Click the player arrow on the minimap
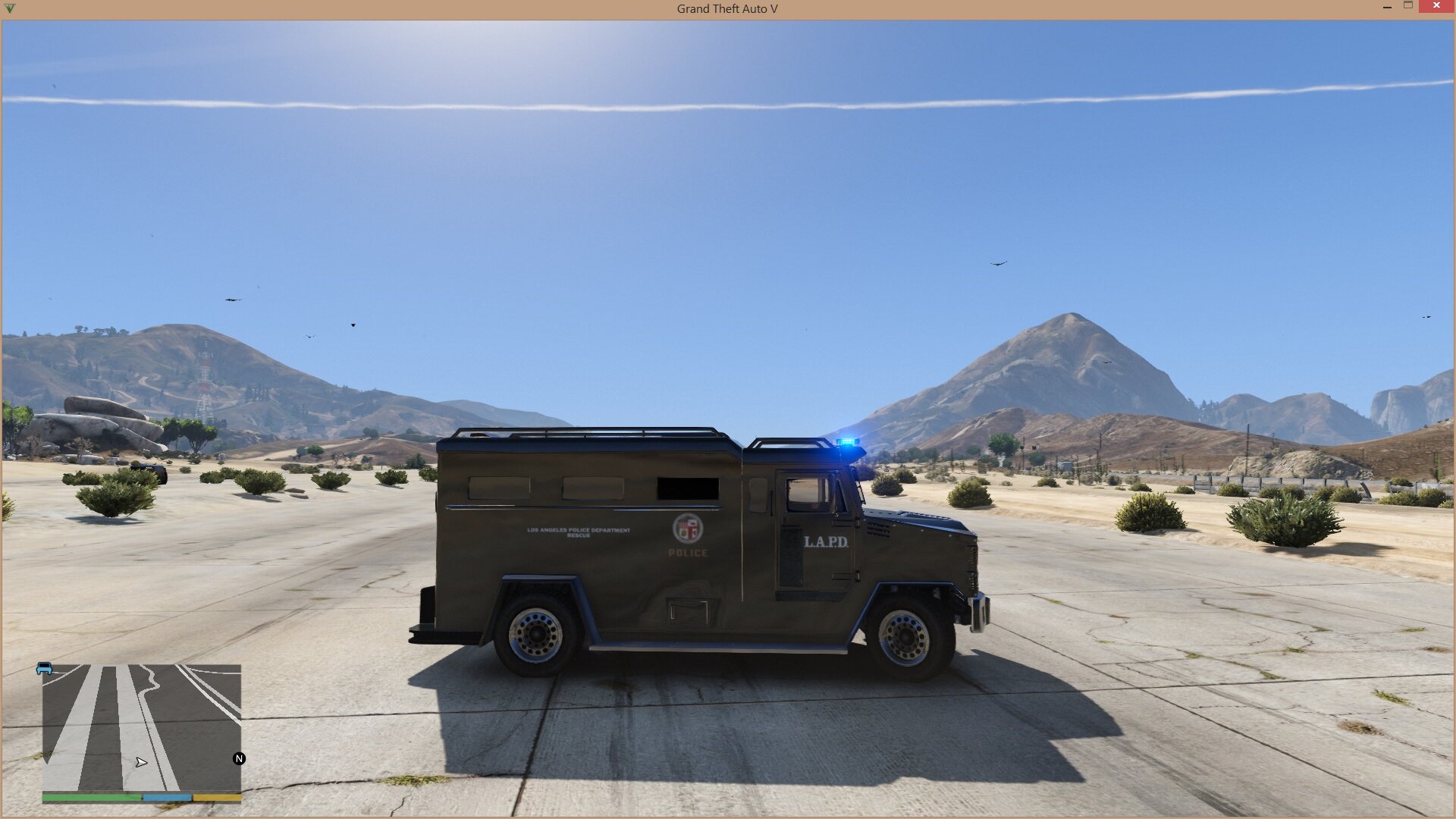 (x=141, y=762)
